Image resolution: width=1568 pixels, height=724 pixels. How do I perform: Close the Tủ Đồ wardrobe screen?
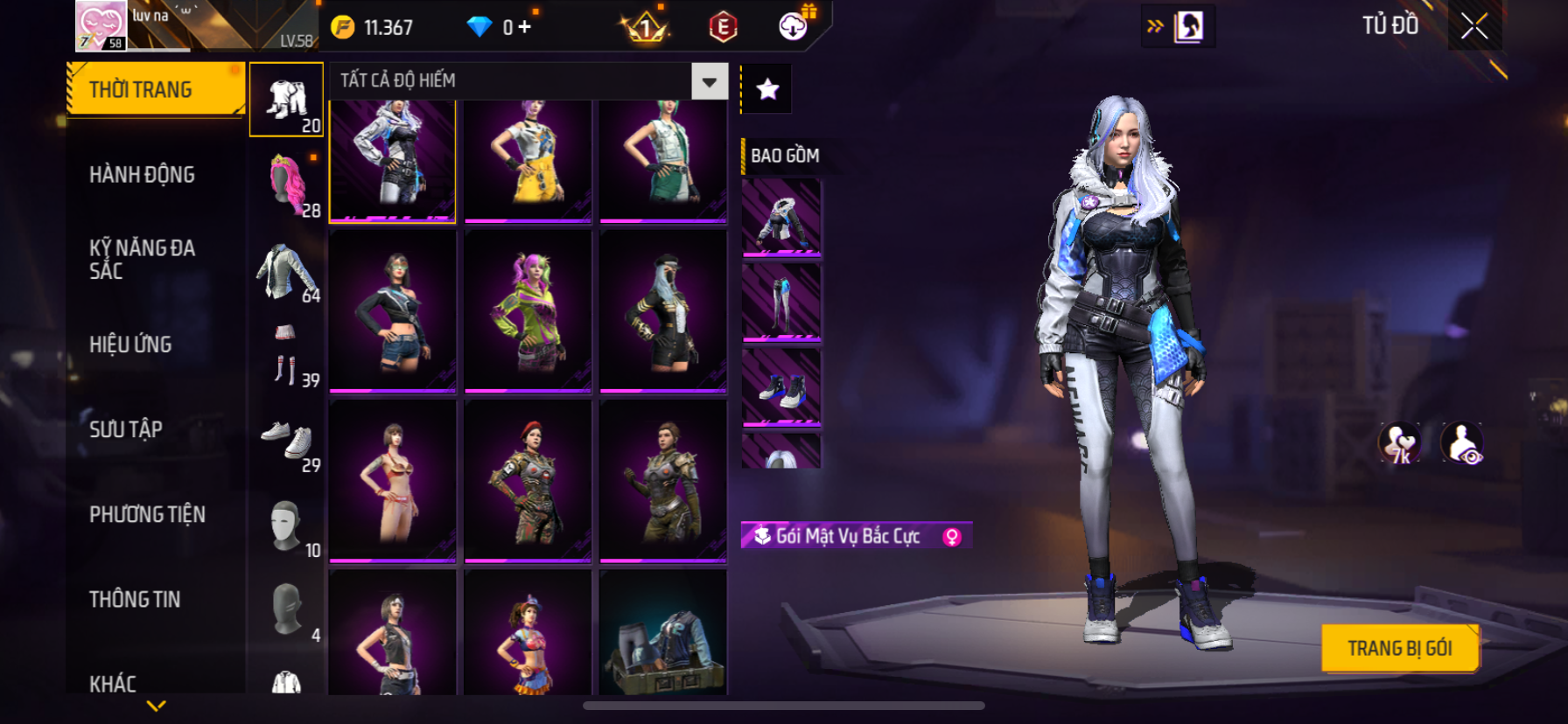coord(1473,26)
